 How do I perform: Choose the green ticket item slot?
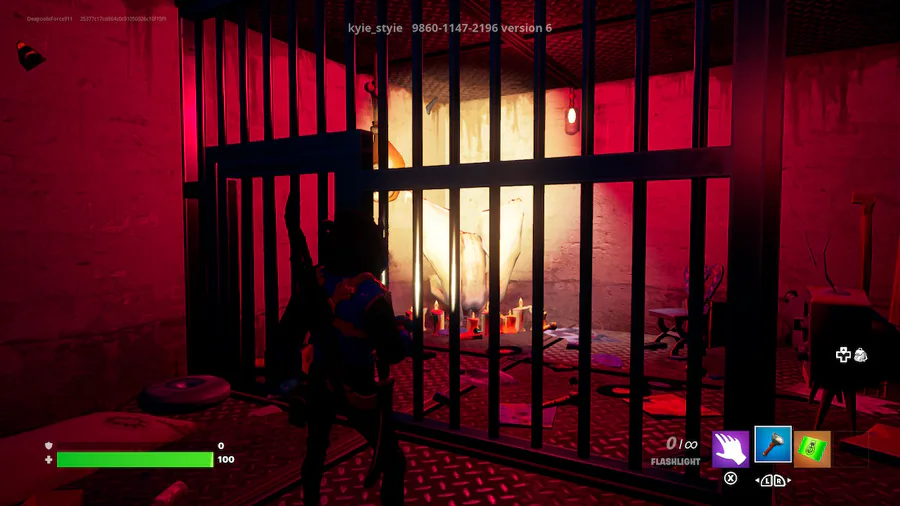[x=812, y=448]
